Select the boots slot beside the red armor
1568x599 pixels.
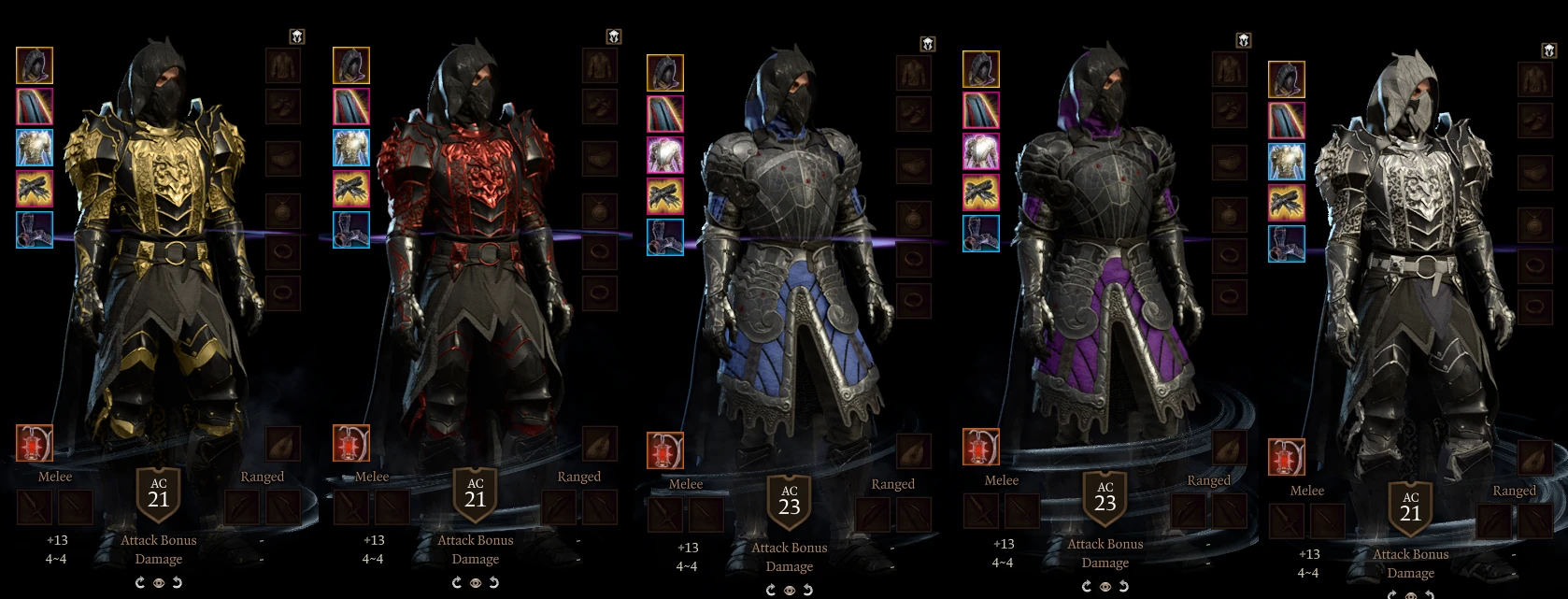351,231
